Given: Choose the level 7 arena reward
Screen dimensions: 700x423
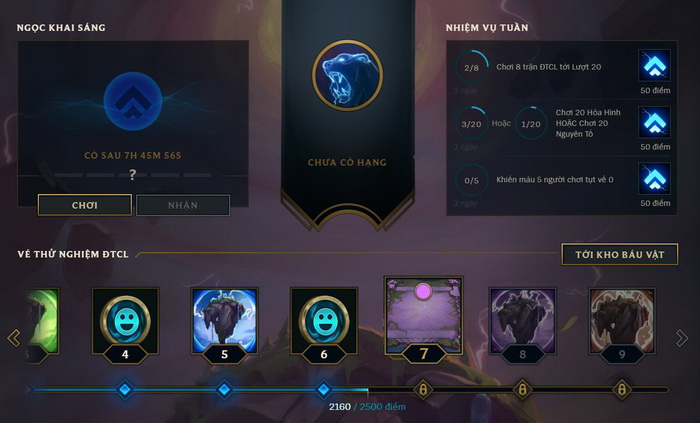Looking at the screenshot, I should [x=422, y=312].
